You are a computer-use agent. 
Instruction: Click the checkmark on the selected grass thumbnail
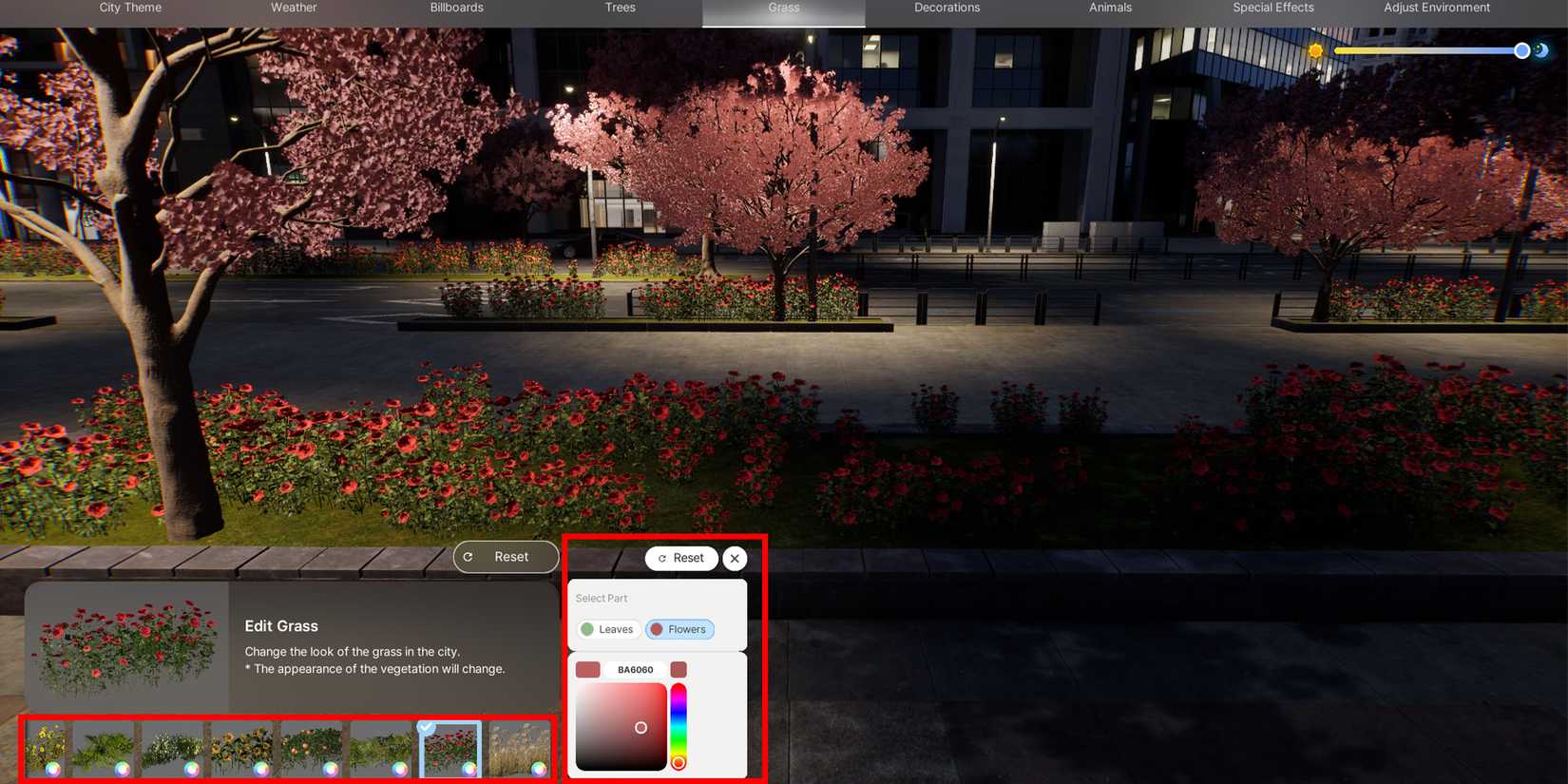[x=426, y=726]
